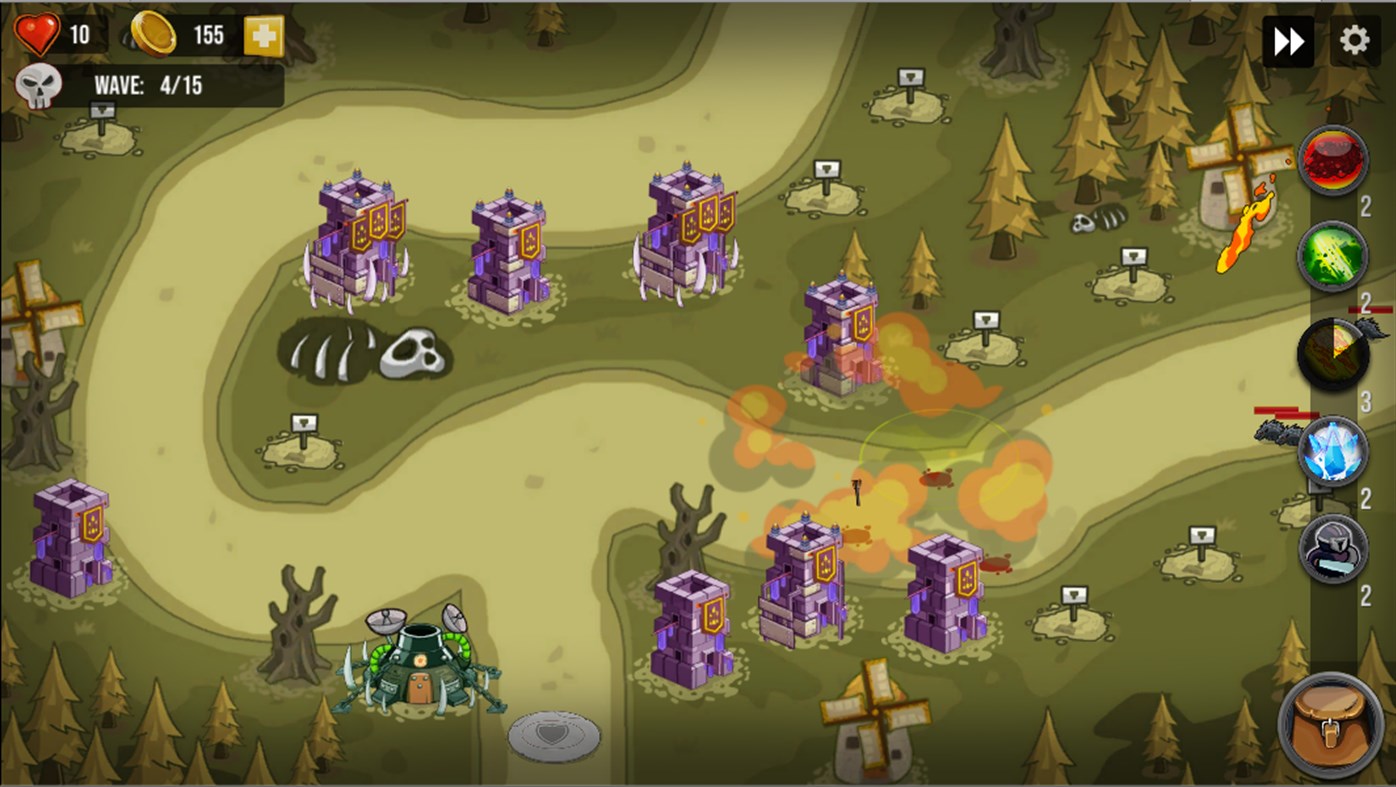Click the red heart lives icon
This screenshot has width=1396, height=787.
[35, 33]
